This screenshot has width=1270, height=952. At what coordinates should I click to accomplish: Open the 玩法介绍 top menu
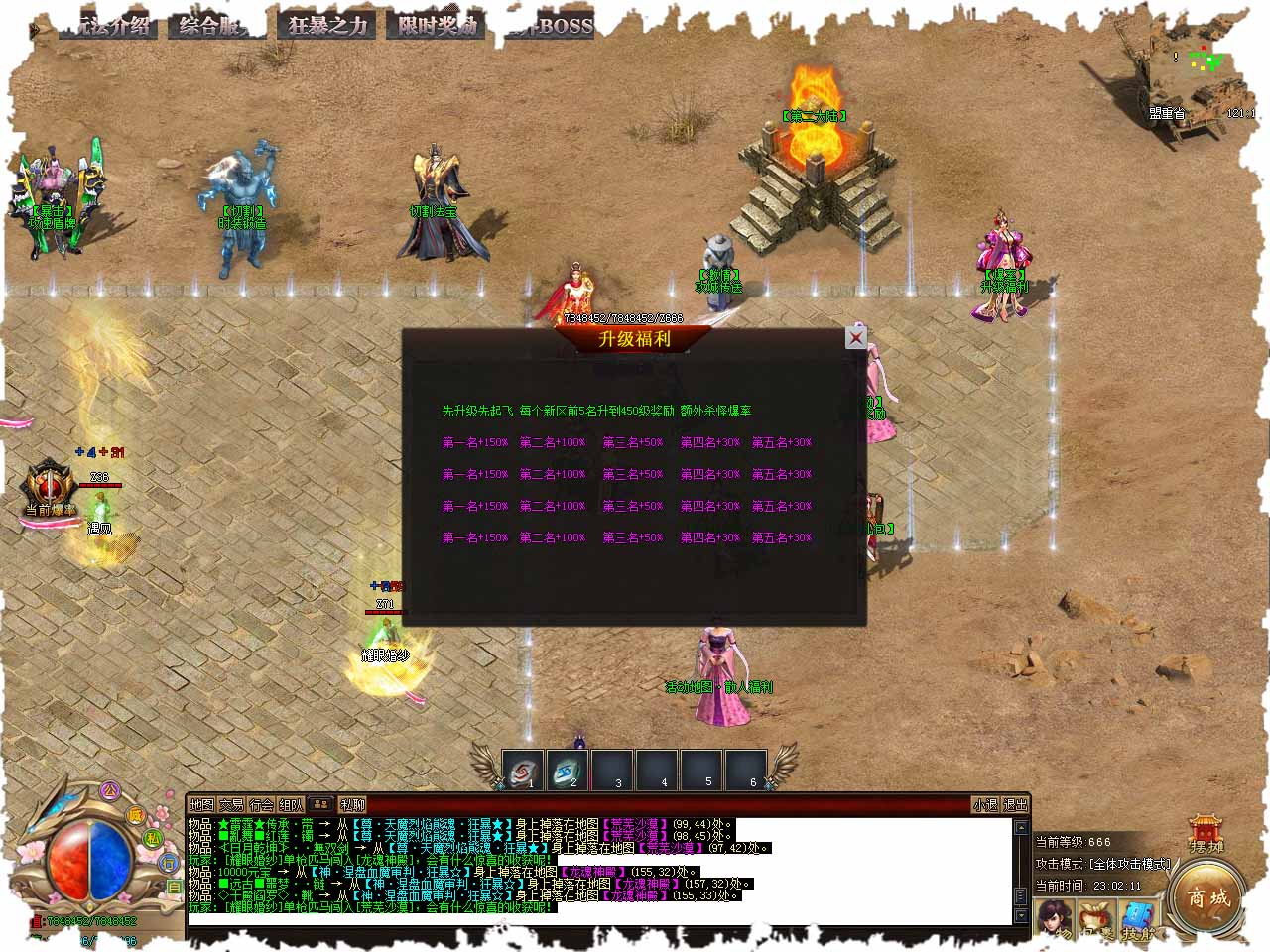[107, 26]
